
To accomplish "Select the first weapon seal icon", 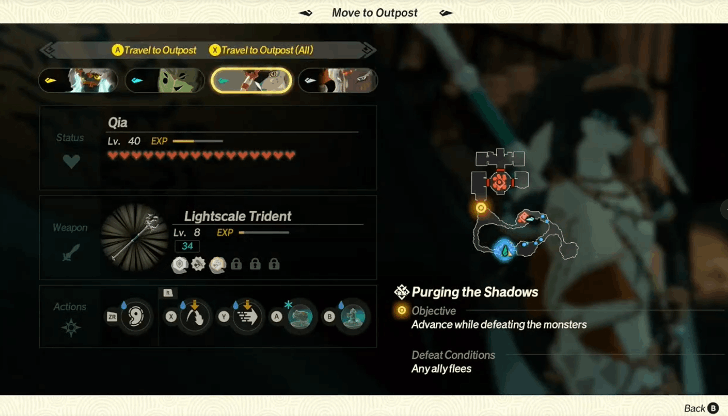I will coord(180,264).
